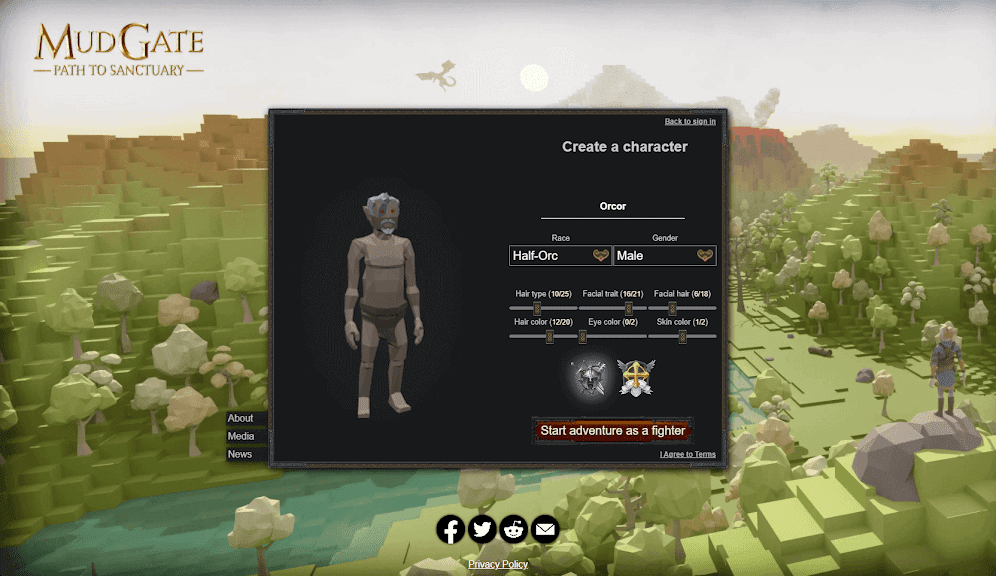996x576 pixels.
Task: Adjust the Facial trait slider
Action: point(629,309)
